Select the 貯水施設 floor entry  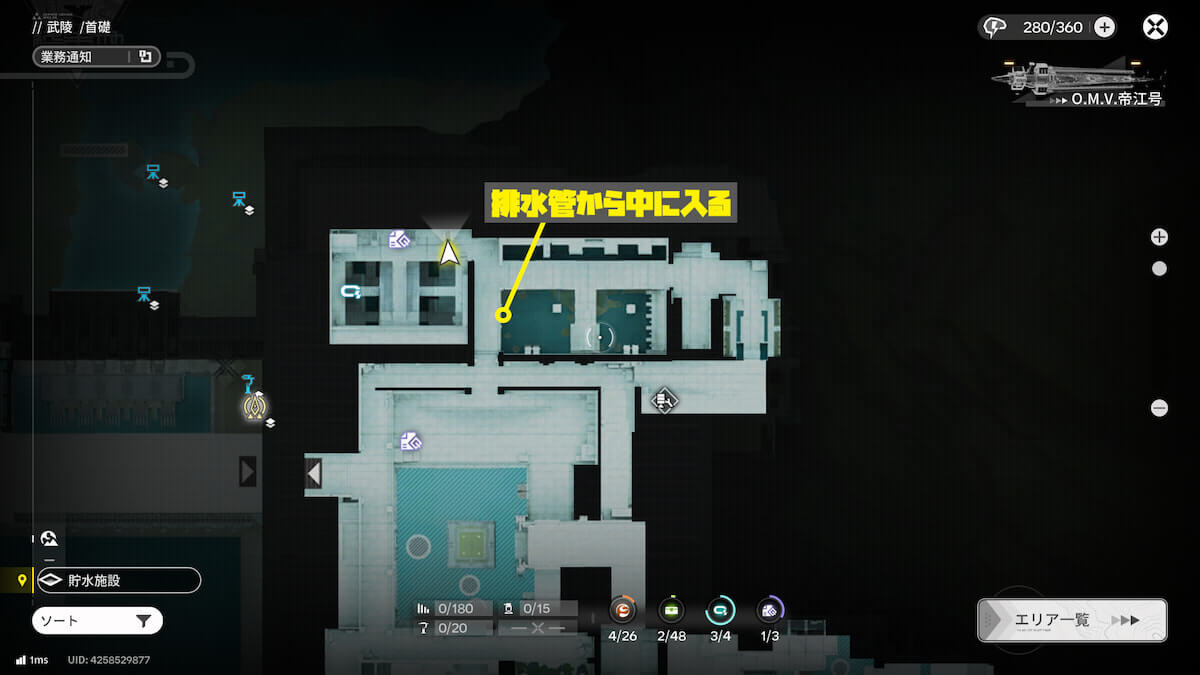117,580
